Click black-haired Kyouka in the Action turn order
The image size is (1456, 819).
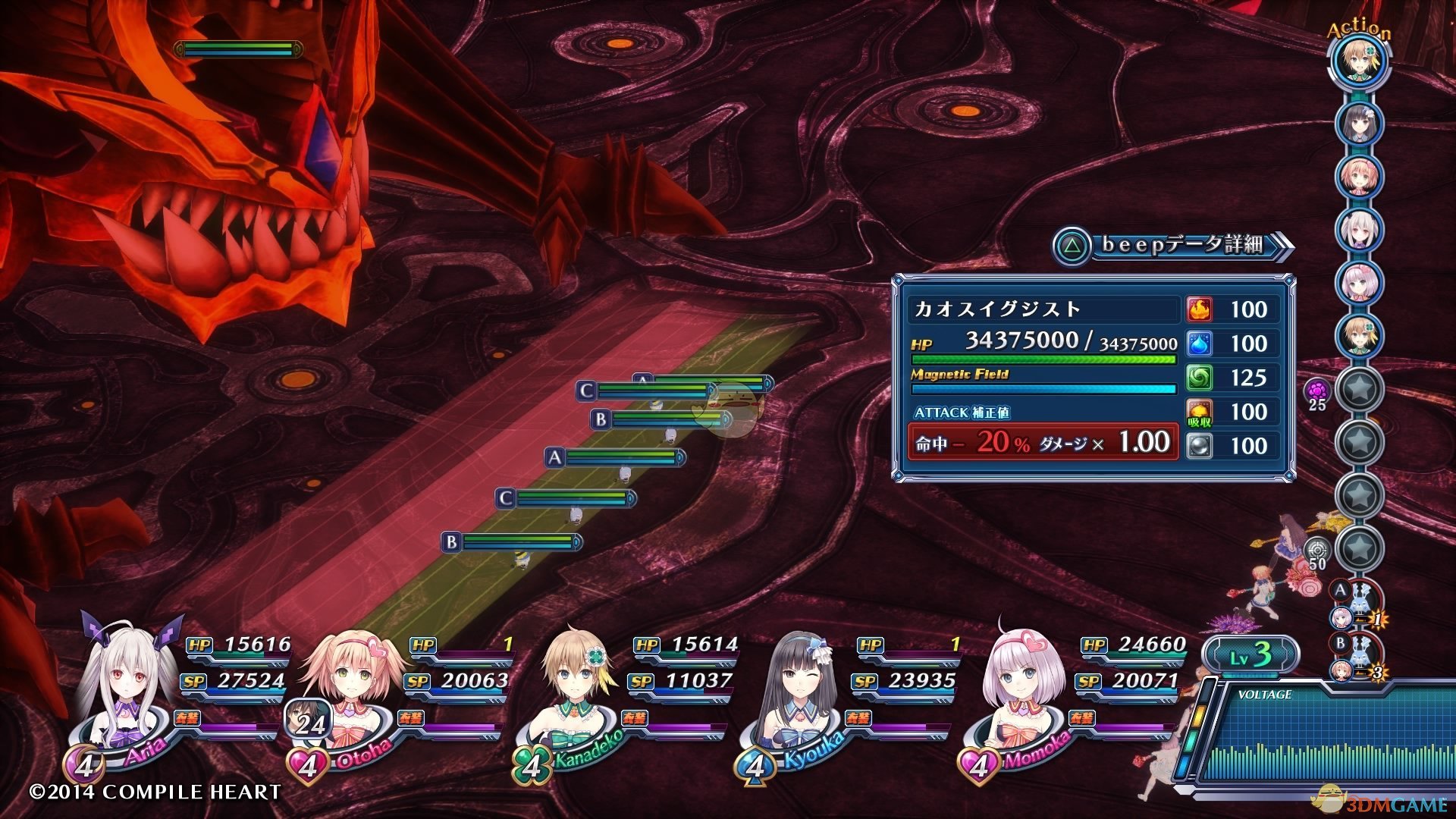pyautogui.click(x=1359, y=122)
